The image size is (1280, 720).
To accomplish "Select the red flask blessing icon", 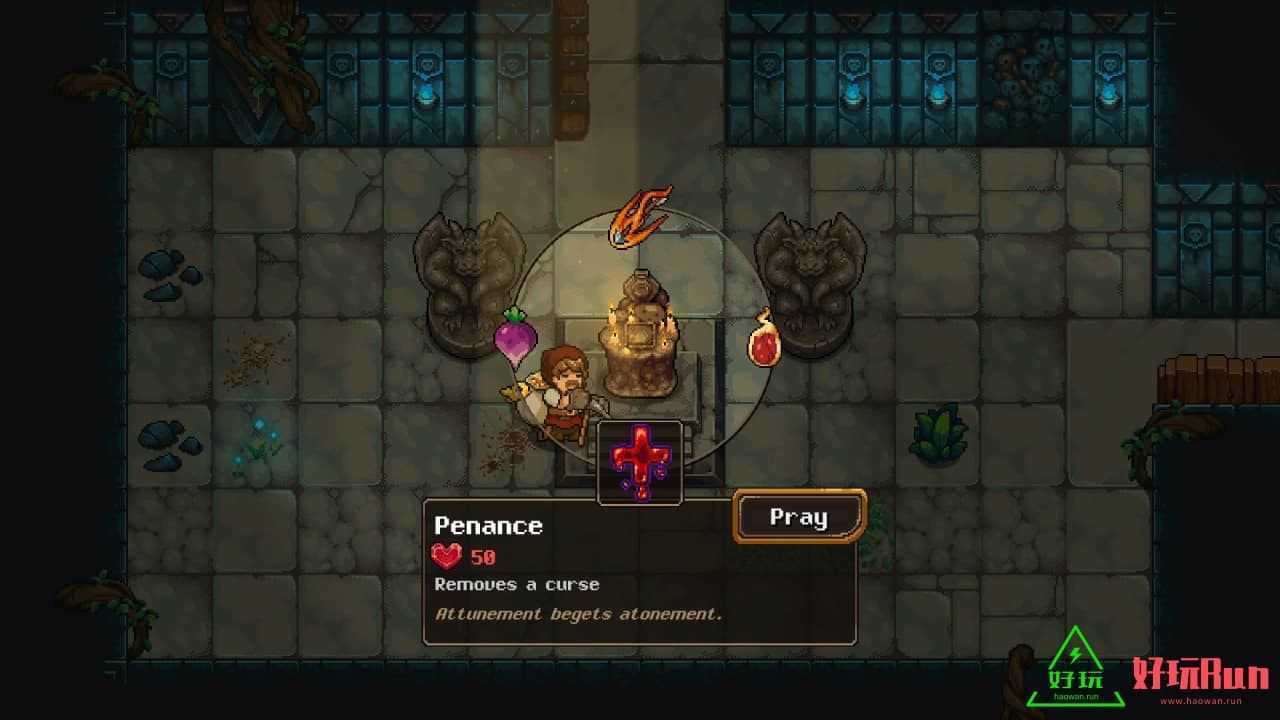I will [765, 340].
